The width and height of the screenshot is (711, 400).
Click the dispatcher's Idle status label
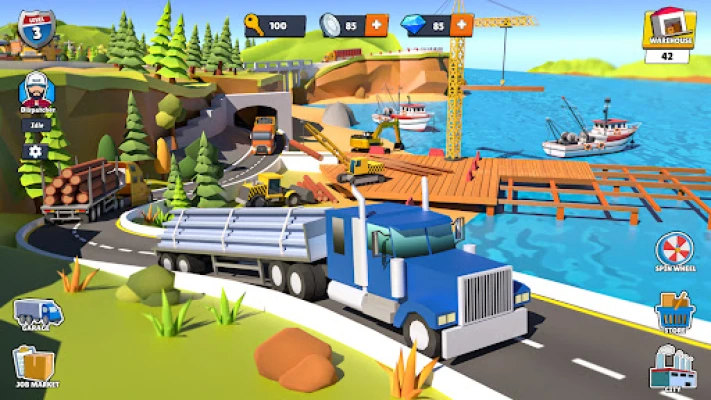35,125
